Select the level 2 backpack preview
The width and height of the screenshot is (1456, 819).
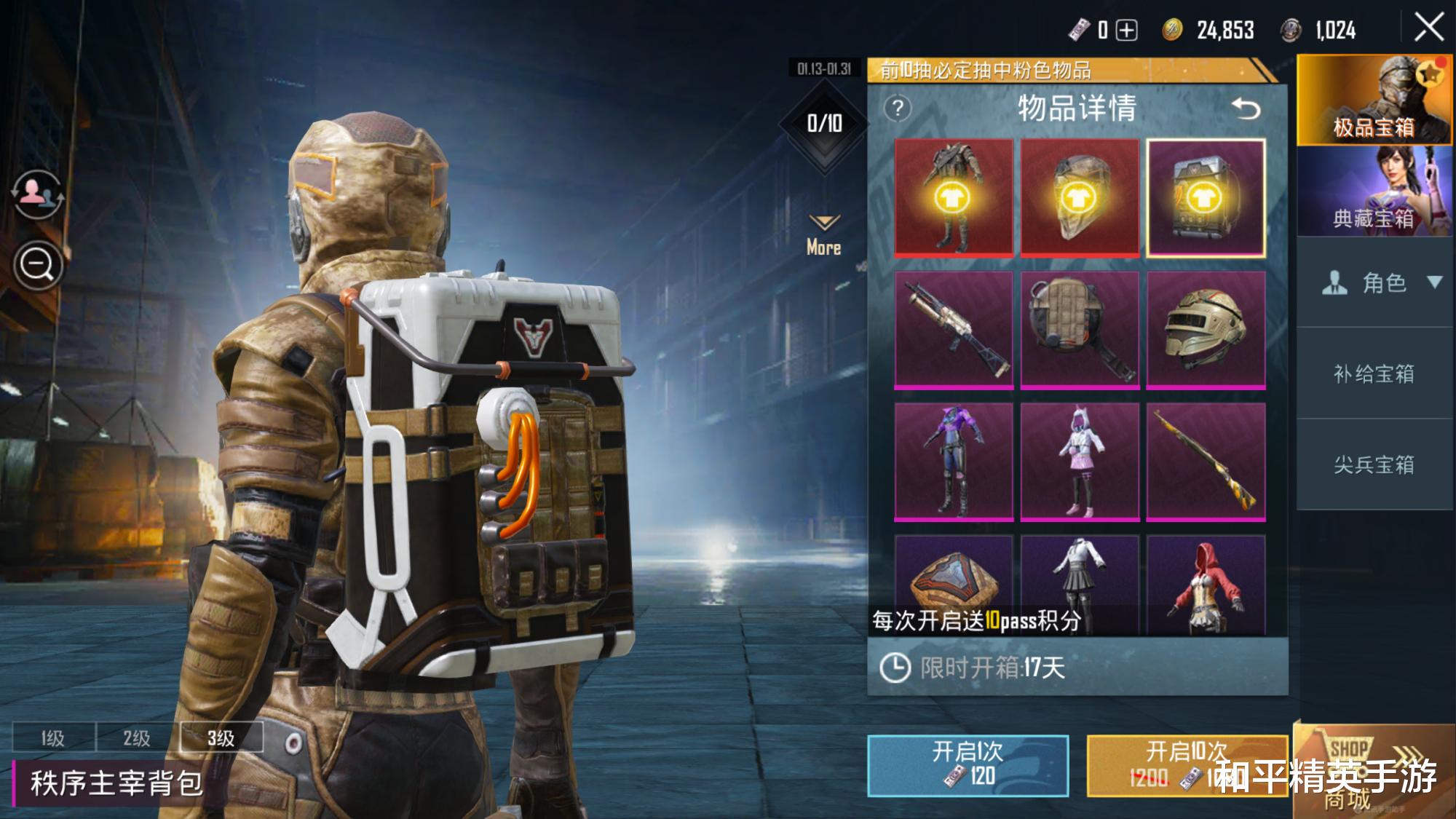pos(137,738)
